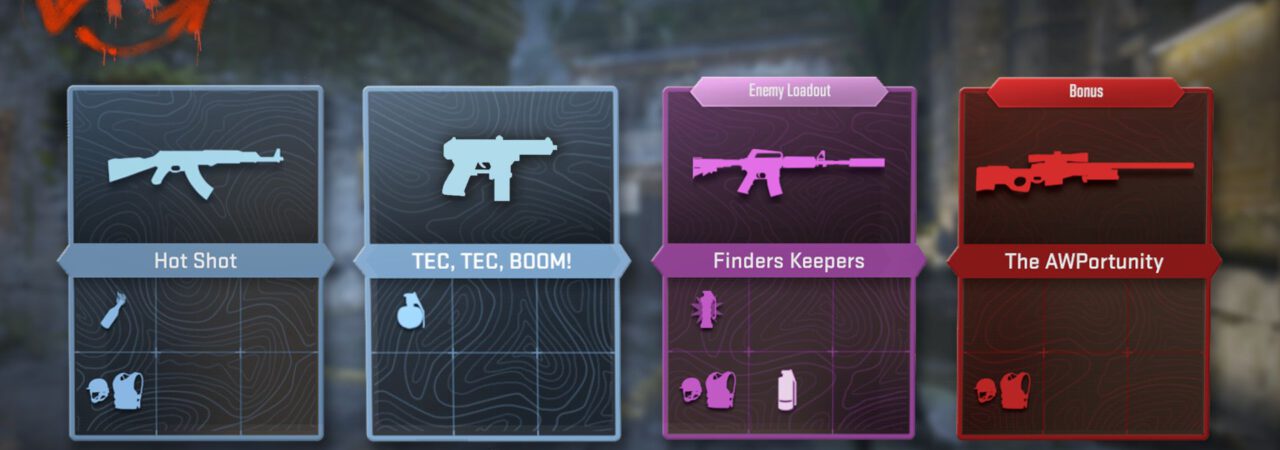The image size is (1280, 450).
Task: Select The AWPortunity bonus loadout card
Action: [x=1084, y=262]
